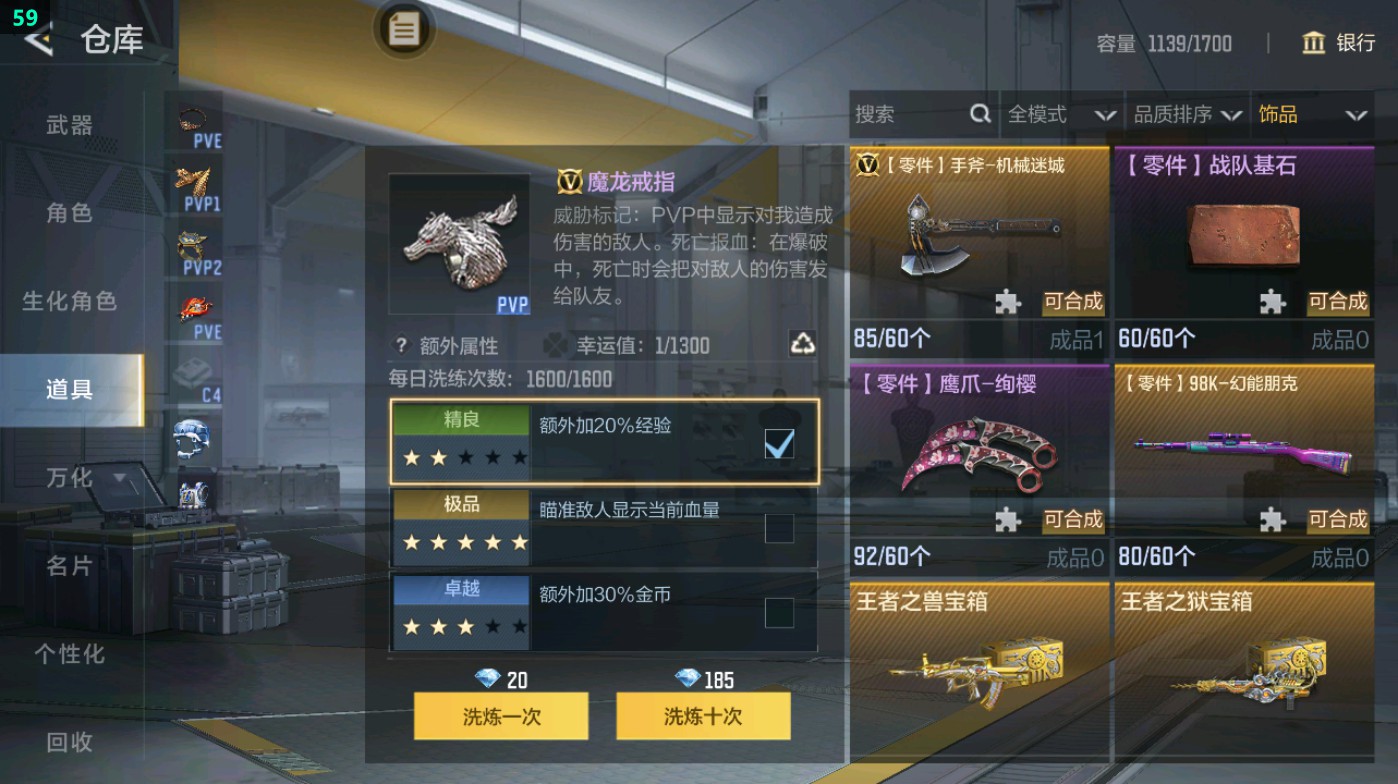This screenshot has height=784, width=1398.
Task: Uncheck the 精良 attribute checkbox
Action: tap(777, 442)
